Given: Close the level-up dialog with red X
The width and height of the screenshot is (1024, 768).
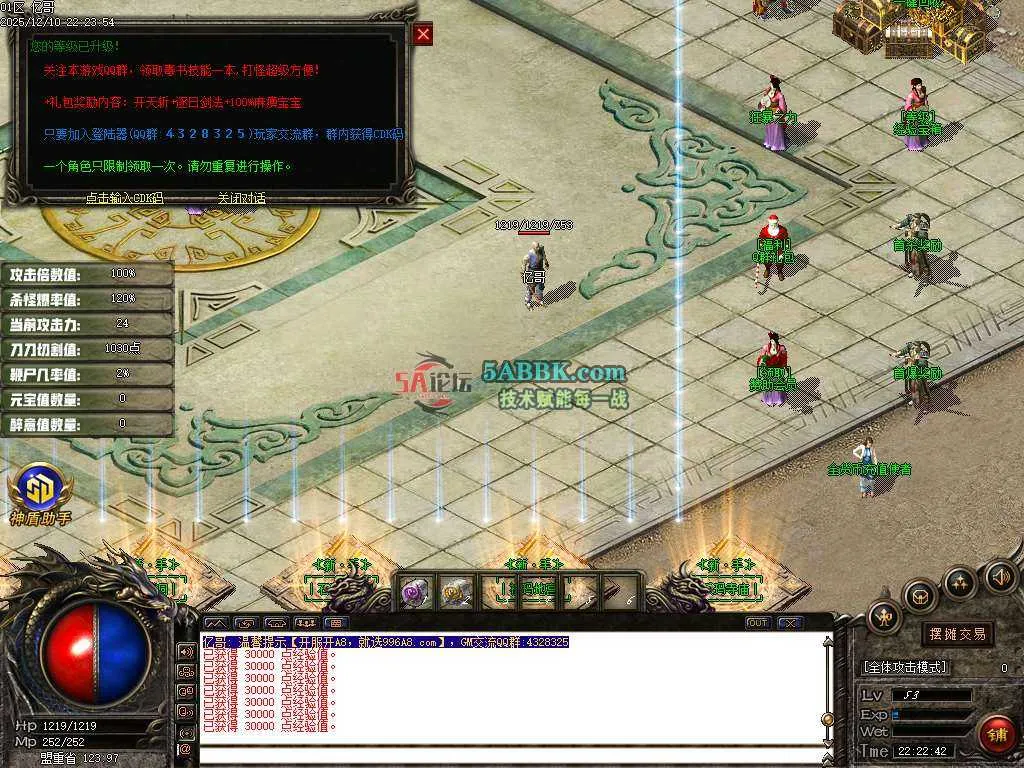Looking at the screenshot, I should 424,35.
